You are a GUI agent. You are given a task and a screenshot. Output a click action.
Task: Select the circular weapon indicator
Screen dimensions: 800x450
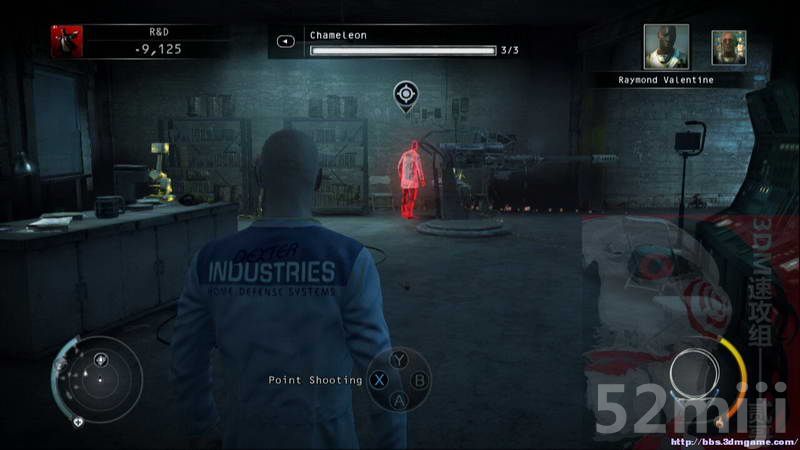[695, 375]
